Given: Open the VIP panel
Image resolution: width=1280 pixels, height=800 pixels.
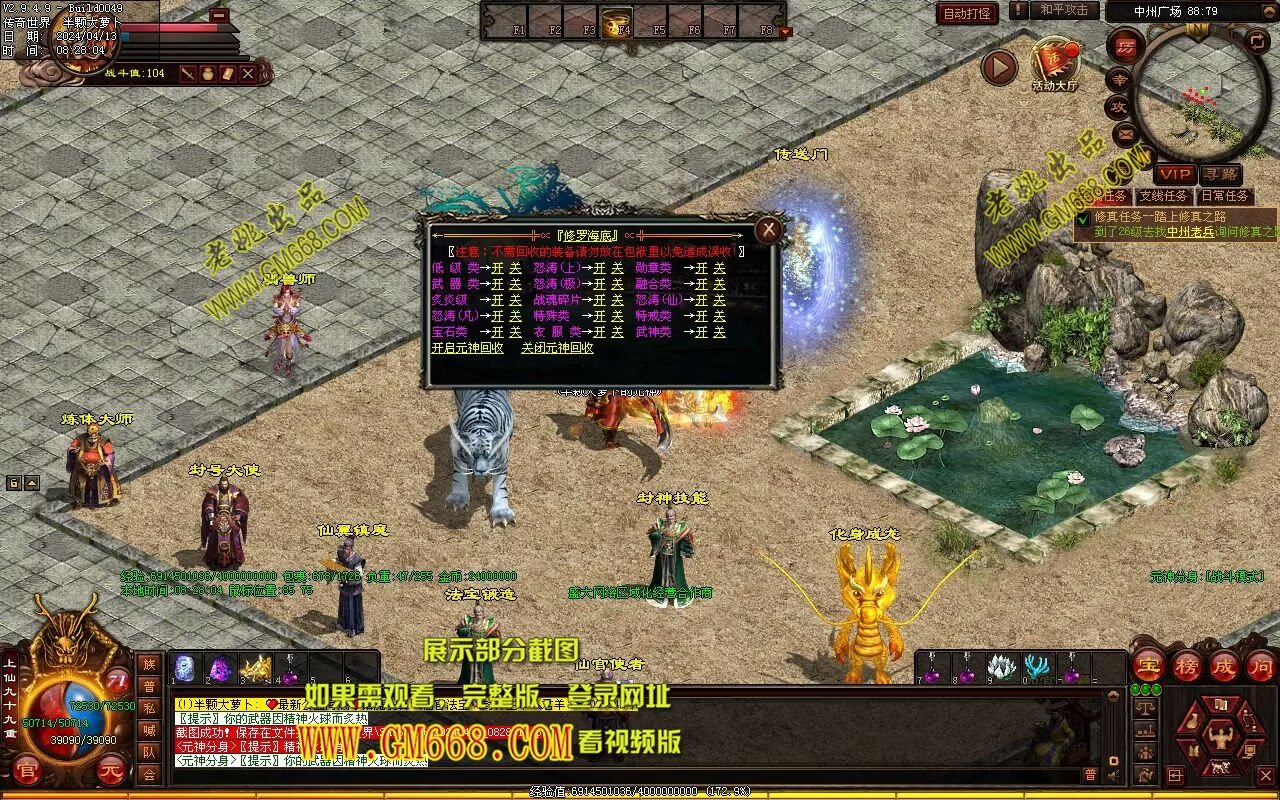Looking at the screenshot, I should click(x=1174, y=174).
